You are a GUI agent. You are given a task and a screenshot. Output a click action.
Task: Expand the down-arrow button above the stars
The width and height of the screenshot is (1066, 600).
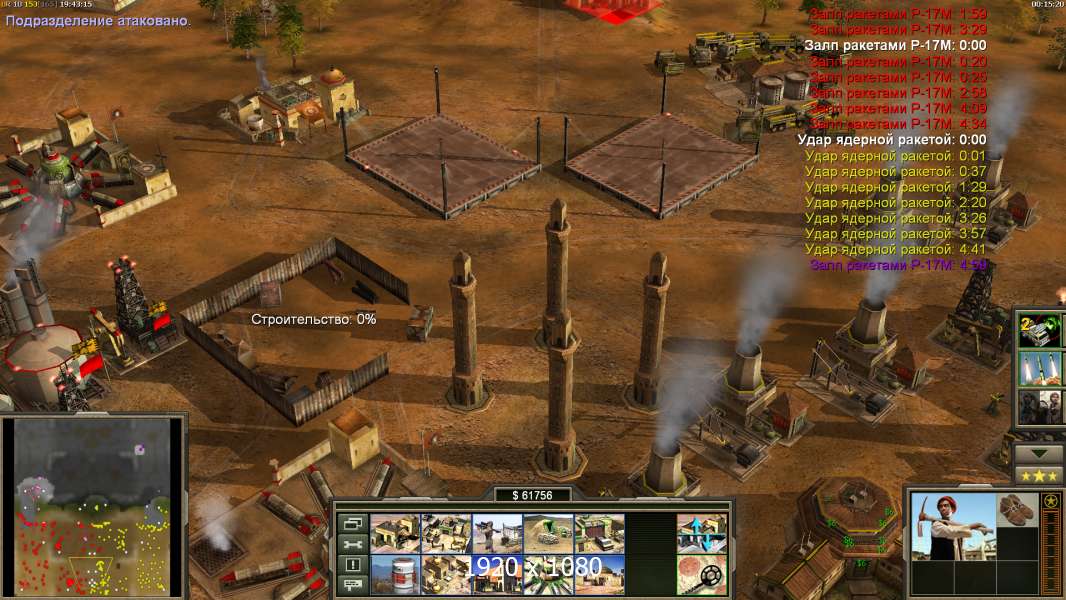point(1038,453)
